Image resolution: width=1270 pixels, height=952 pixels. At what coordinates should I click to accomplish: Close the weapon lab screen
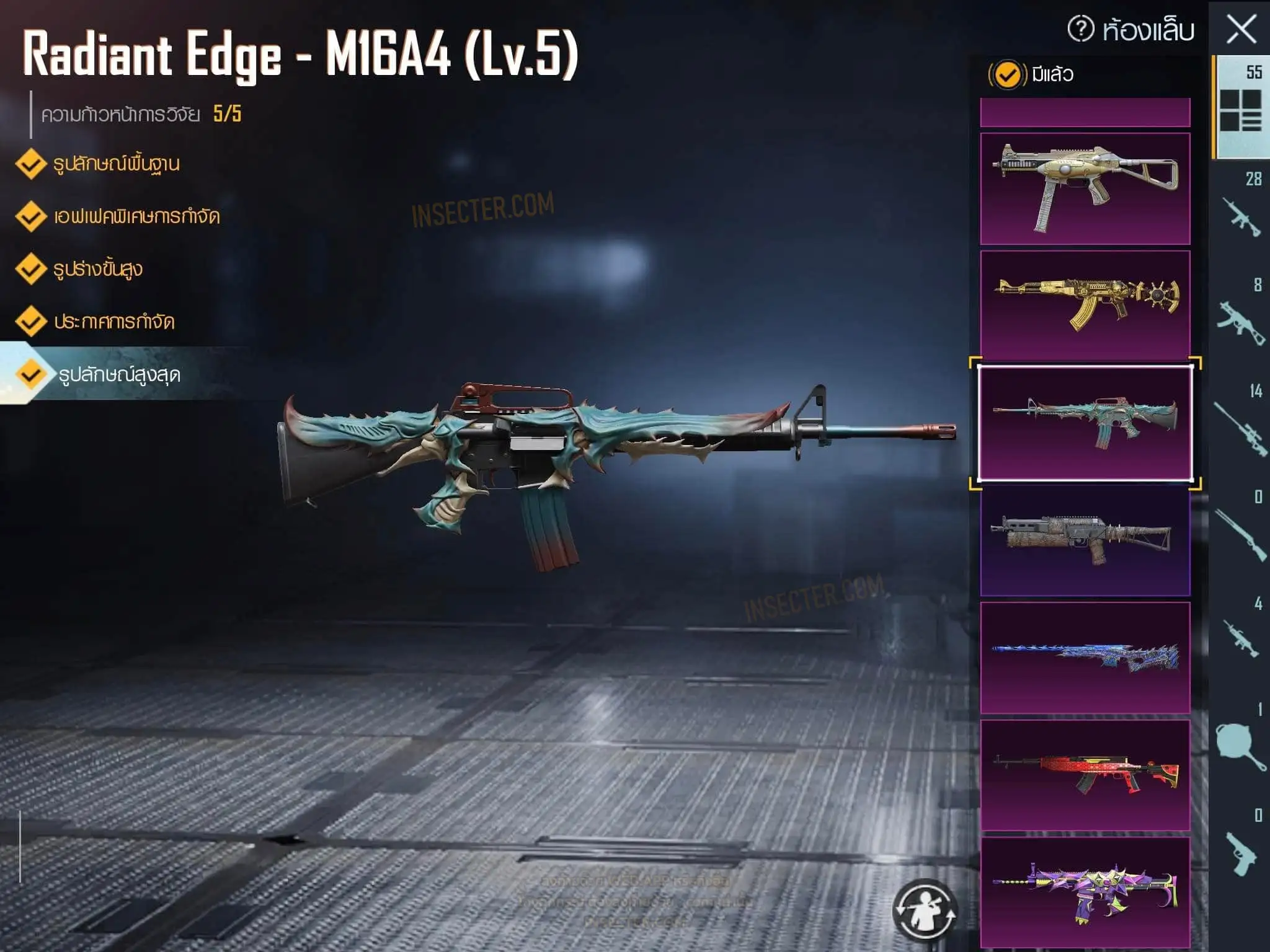tap(1241, 29)
